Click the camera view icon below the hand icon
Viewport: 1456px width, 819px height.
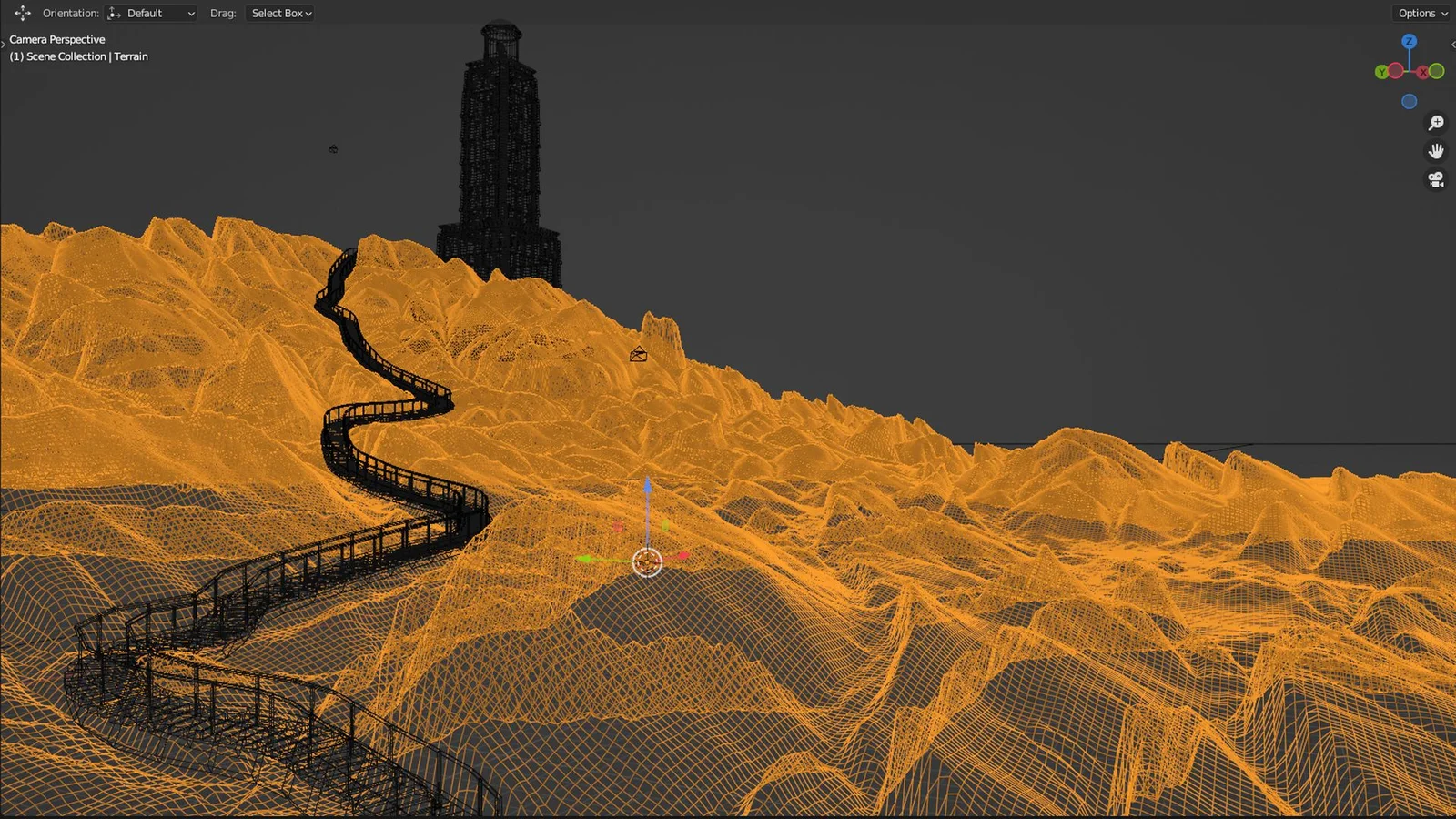pos(1436,179)
